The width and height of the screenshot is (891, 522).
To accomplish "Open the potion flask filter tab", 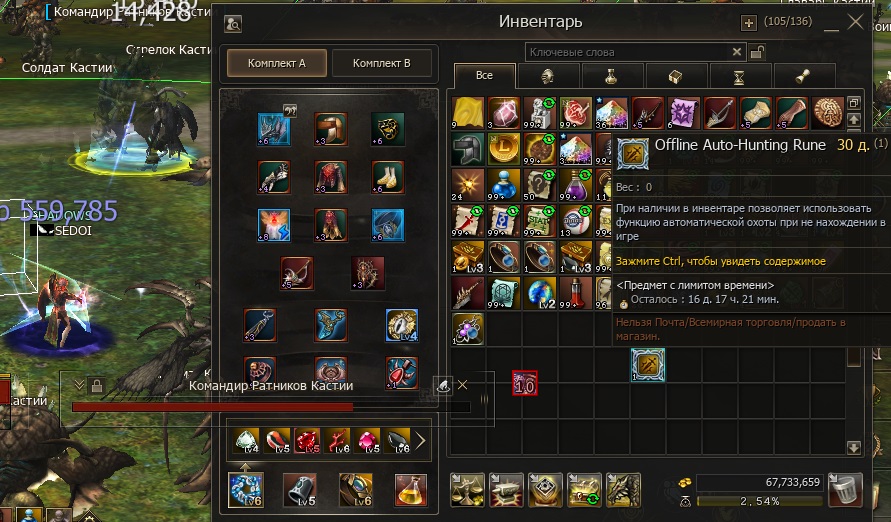I will 611,76.
